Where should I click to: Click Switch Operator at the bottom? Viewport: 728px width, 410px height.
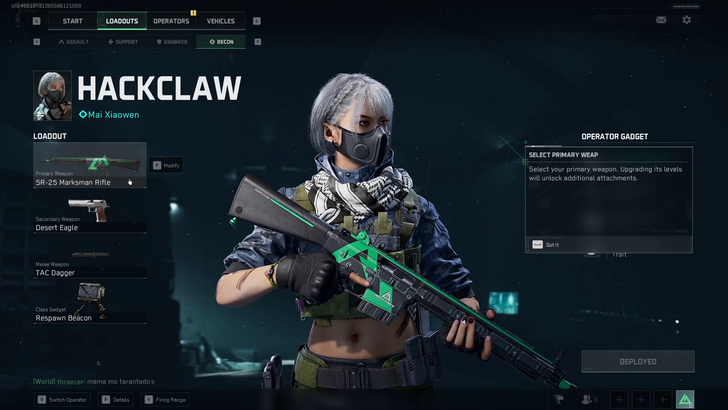(64, 400)
